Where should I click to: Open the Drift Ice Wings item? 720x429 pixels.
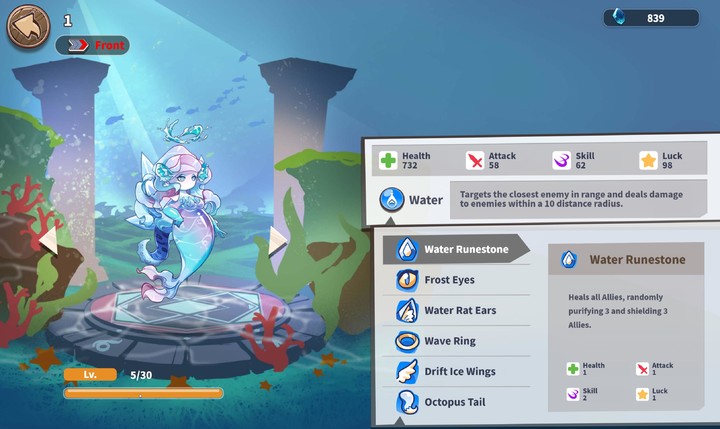[x=456, y=372]
